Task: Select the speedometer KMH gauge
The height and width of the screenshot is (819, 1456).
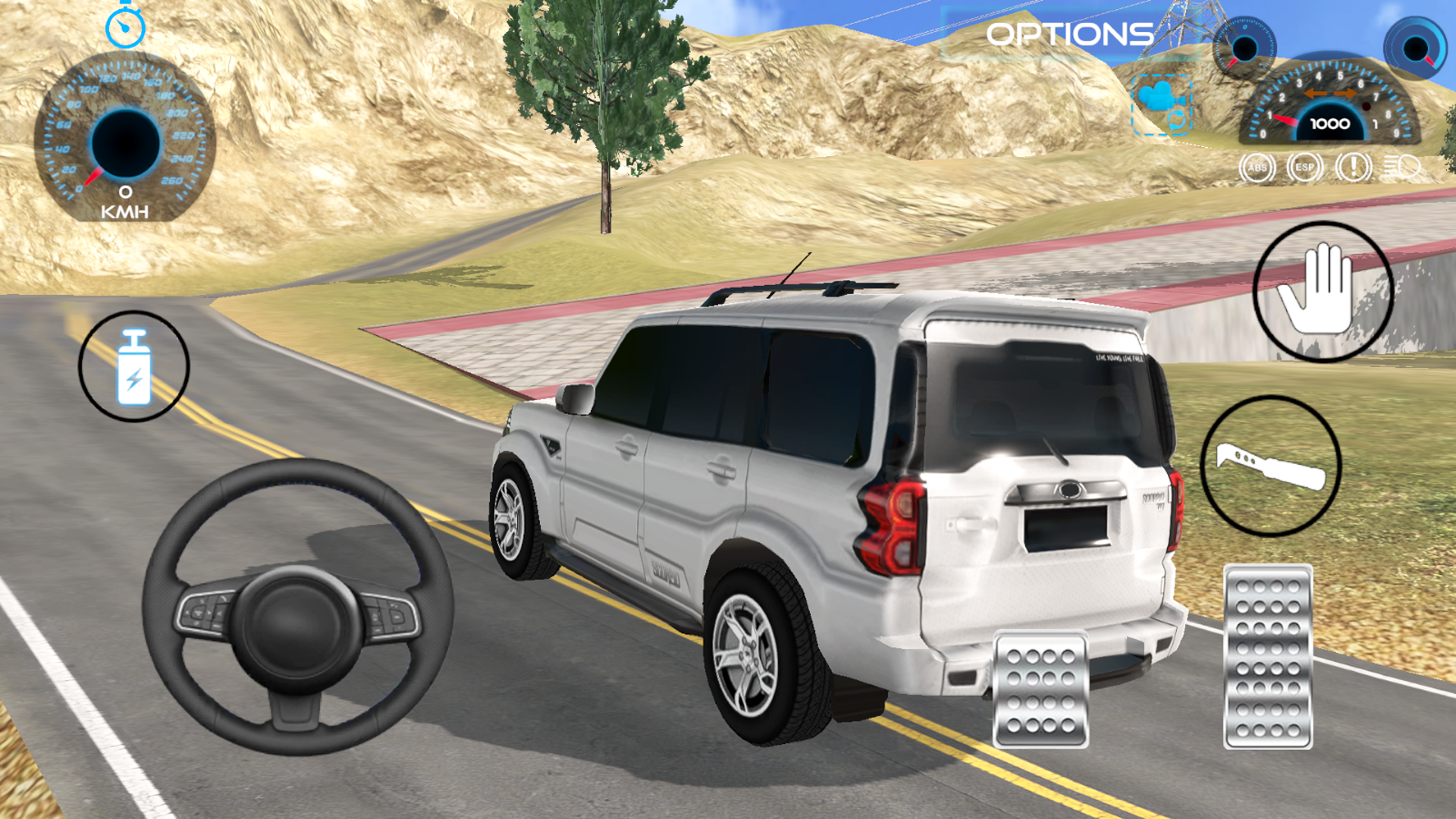Action: [x=125, y=140]
